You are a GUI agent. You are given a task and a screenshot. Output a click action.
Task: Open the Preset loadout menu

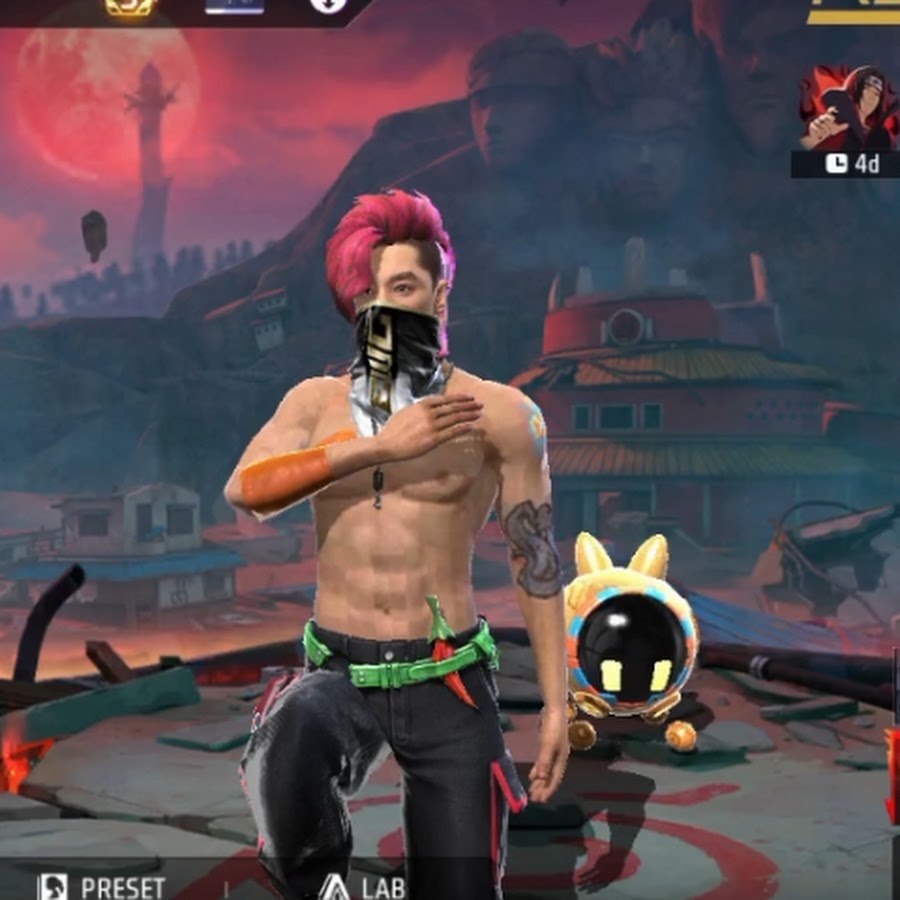click(100, 885)
